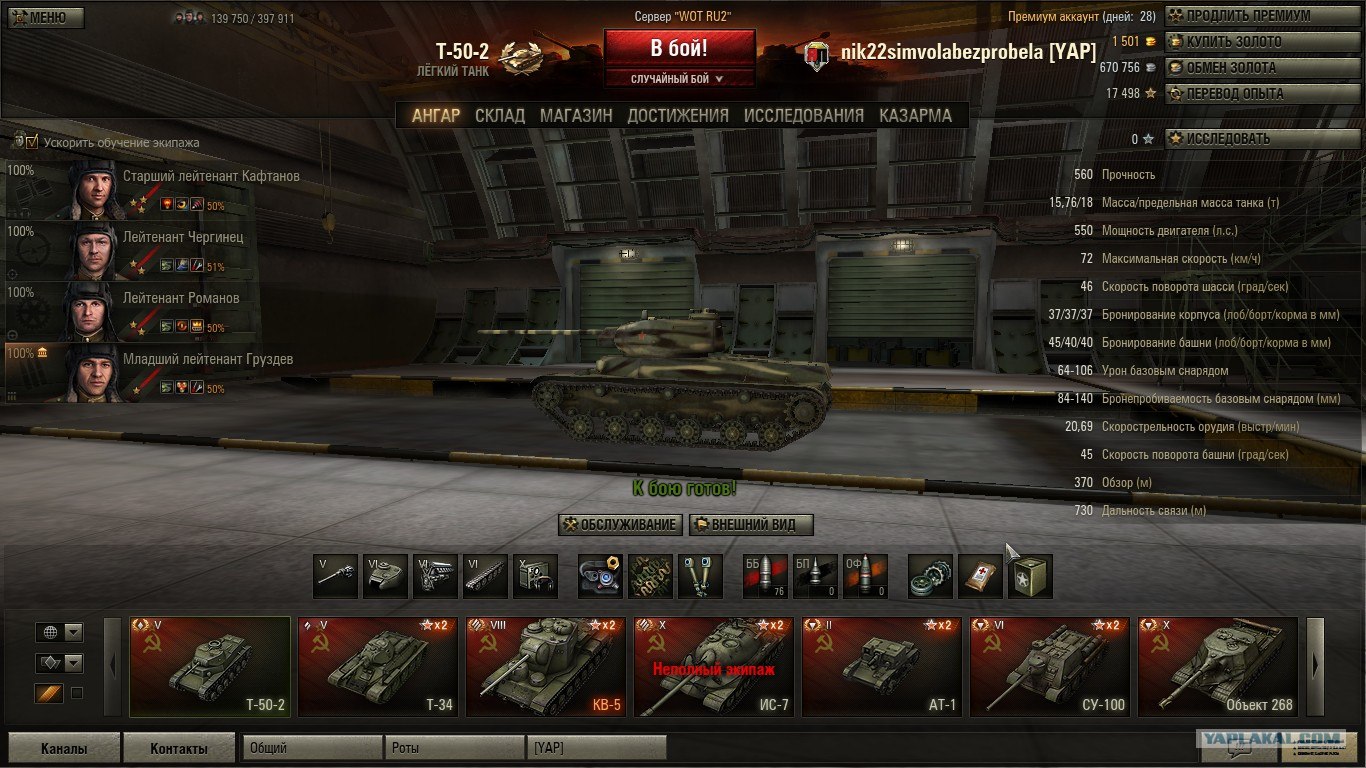
Task: Open the Случайный бой battle type dropdown
Action: 679,78
